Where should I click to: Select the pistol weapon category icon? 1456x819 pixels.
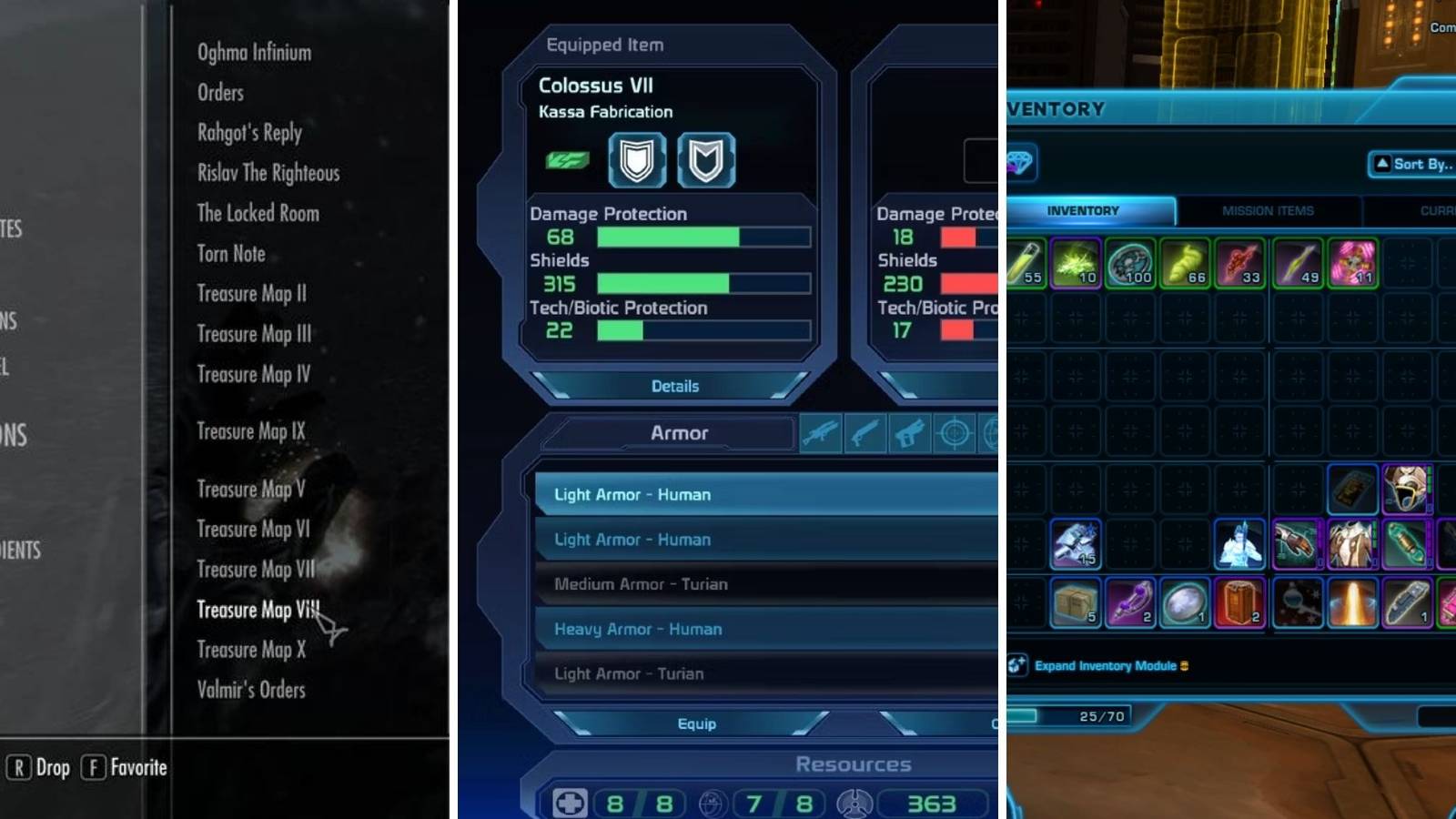click(908, 434)
